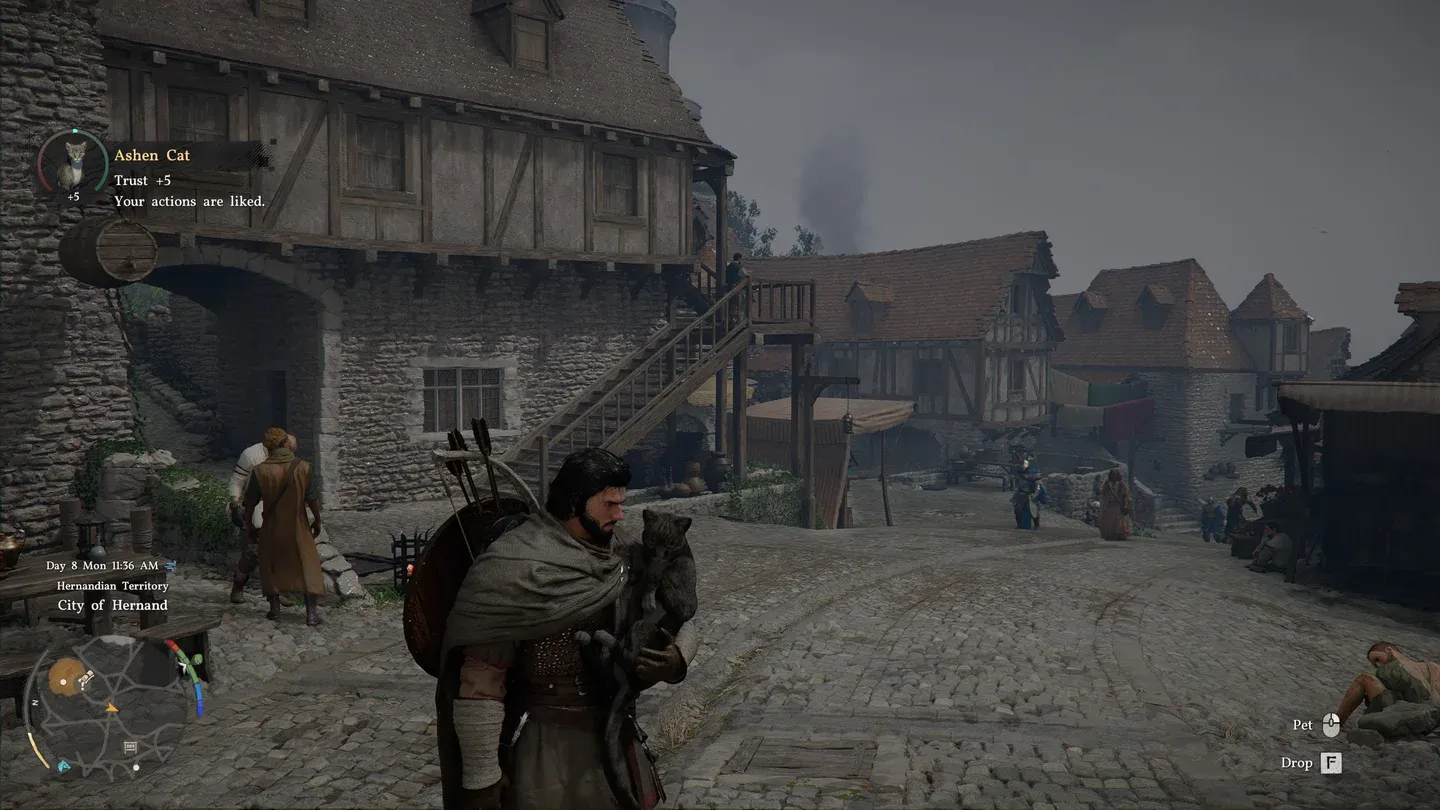Click the Ashen Cat portrait icon
This screenshot has height=810, width=1440.
[72, 163]
